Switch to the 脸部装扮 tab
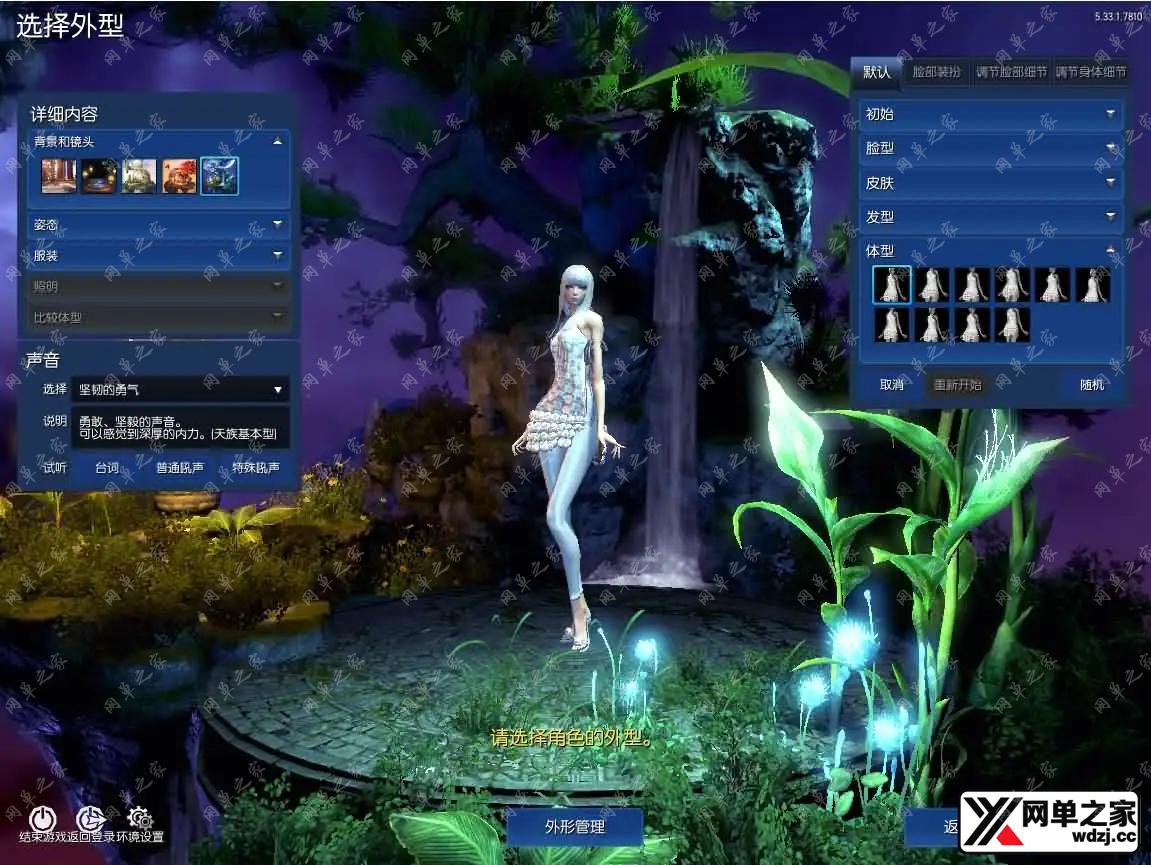The width and height of the screenshot is (1151, 865). tap(936, 72)
